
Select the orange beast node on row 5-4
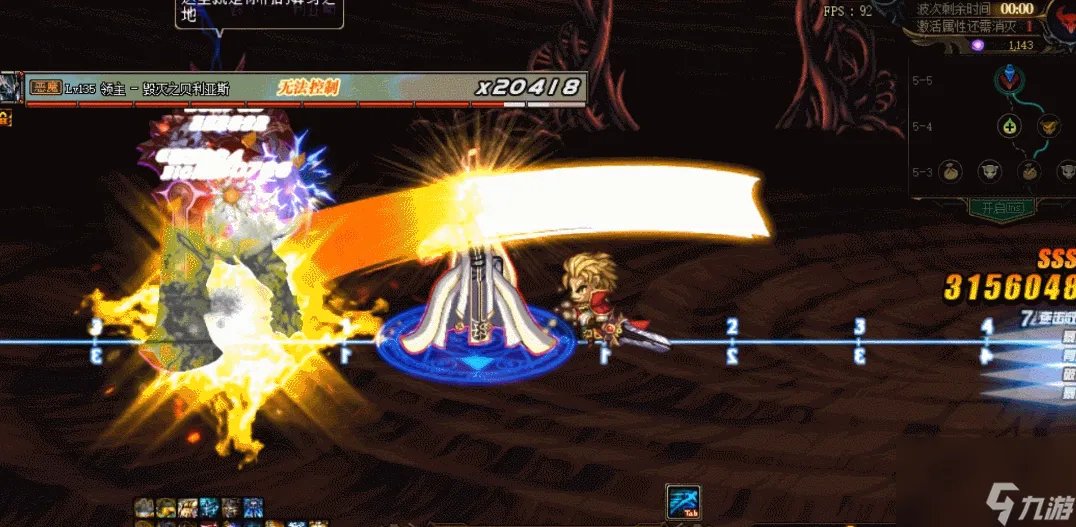coord(1047,126)
